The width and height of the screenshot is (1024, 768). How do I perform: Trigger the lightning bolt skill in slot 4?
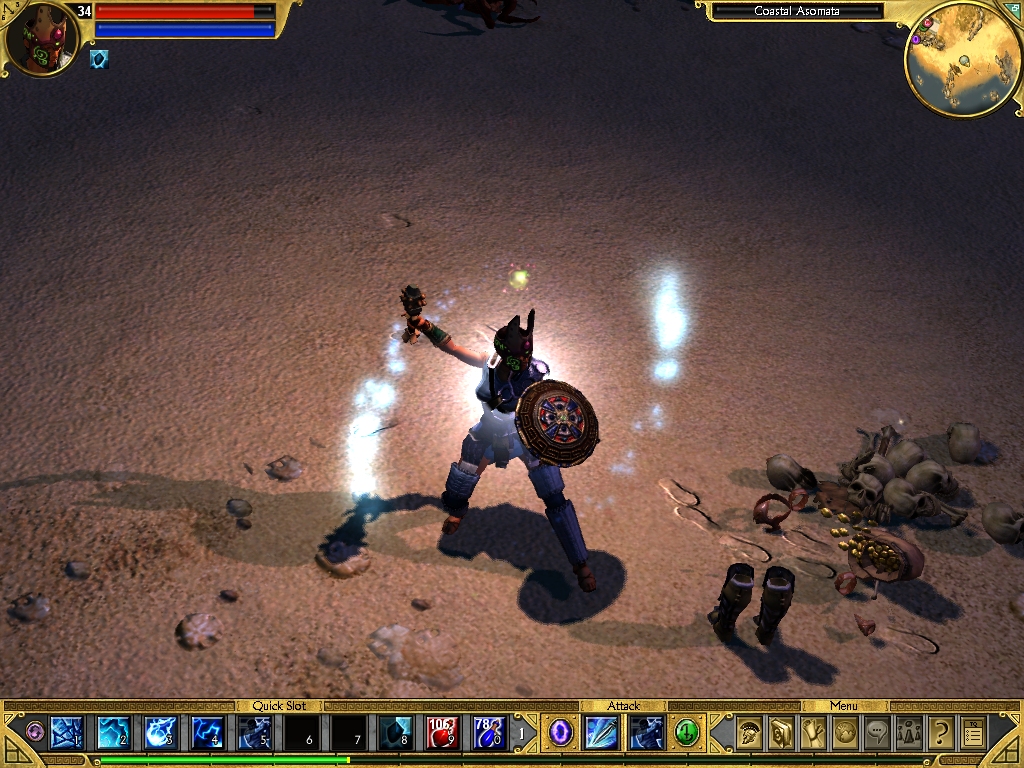coord(208,733)
